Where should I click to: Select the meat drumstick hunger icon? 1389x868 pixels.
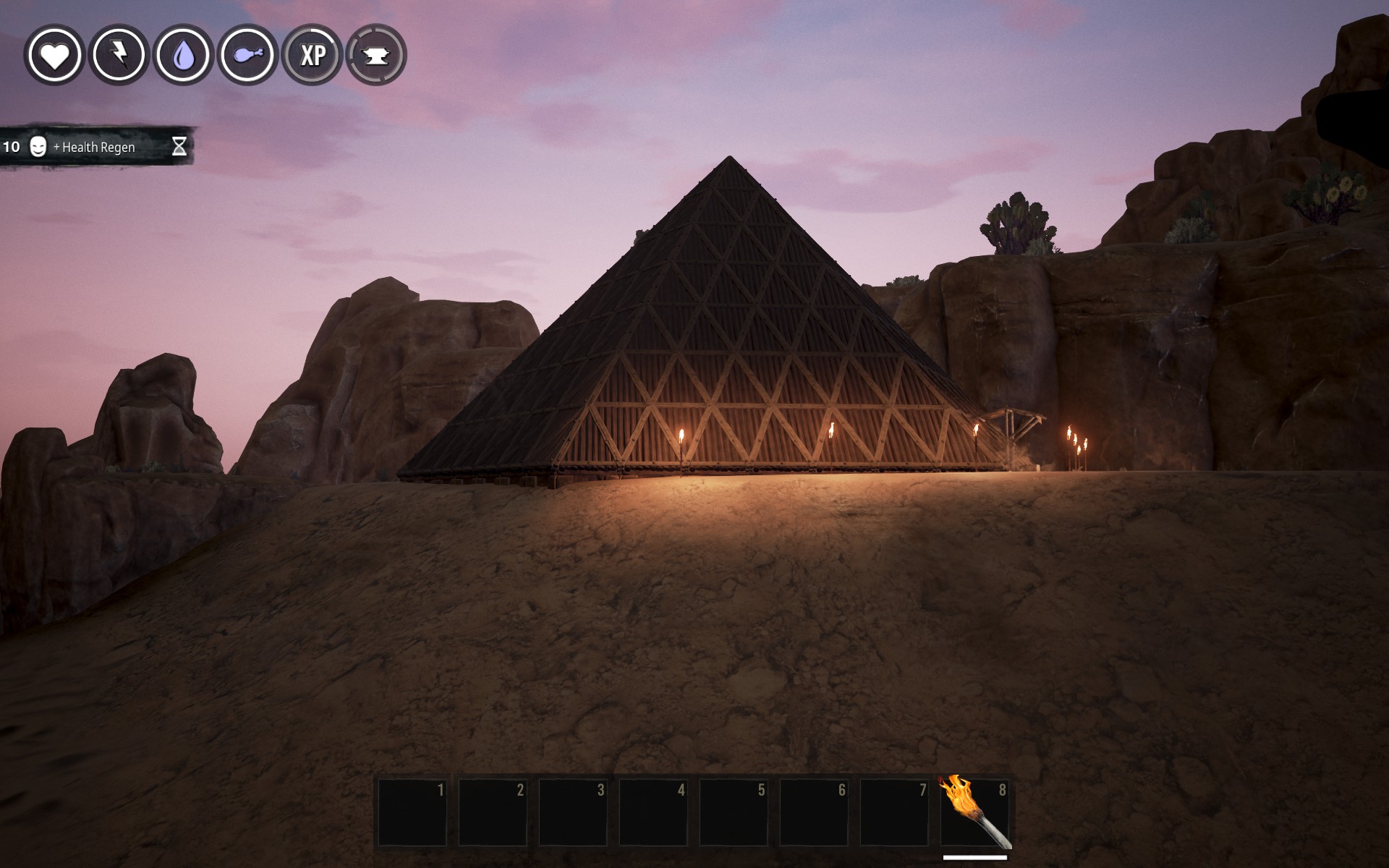248,55
